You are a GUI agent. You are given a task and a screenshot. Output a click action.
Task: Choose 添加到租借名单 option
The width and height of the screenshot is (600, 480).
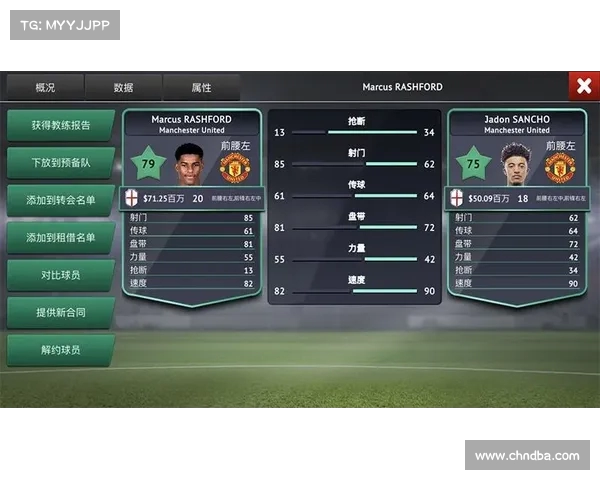point(60,238)
